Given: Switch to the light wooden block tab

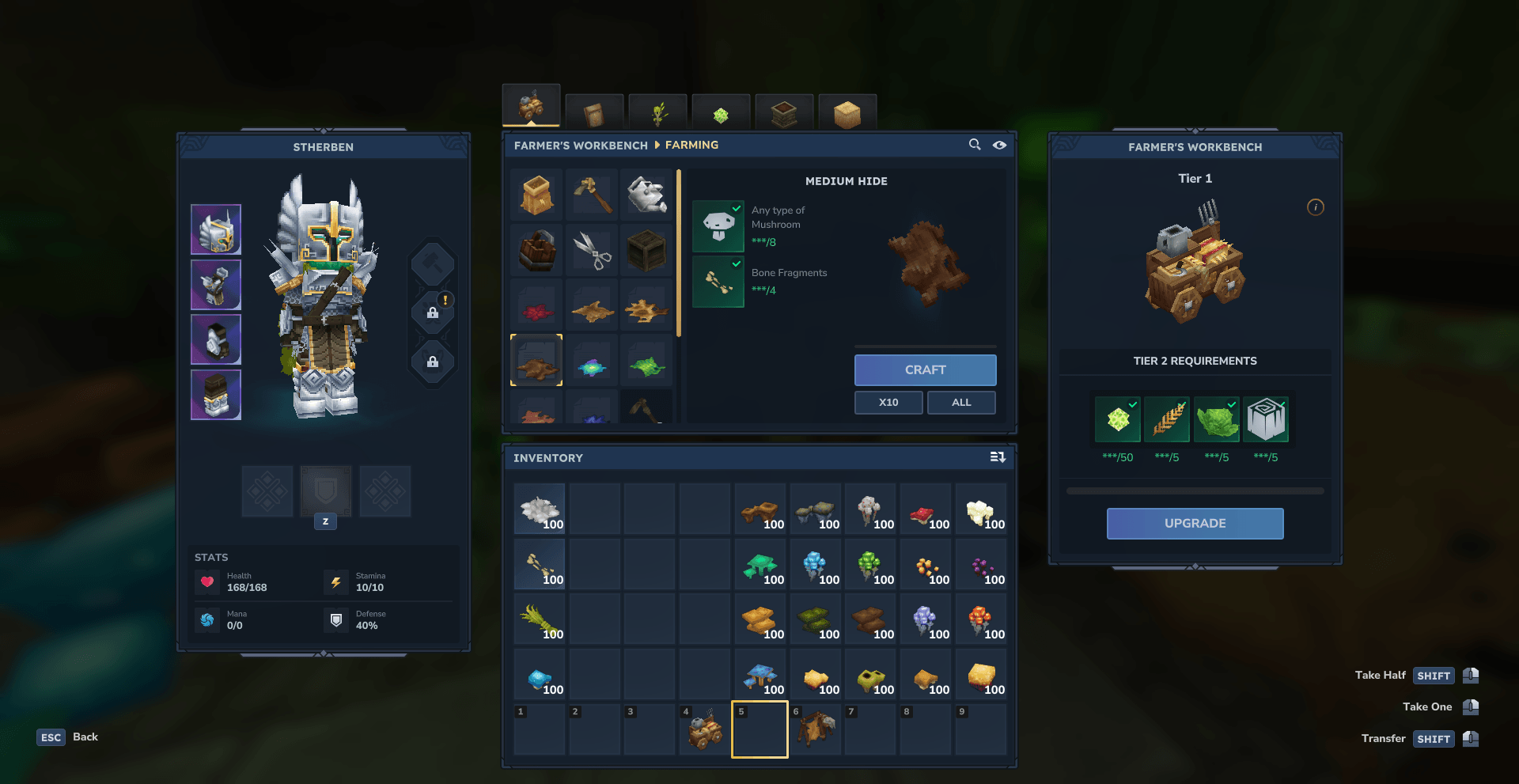Looking at the screenshot, I should tap(847, 114).
